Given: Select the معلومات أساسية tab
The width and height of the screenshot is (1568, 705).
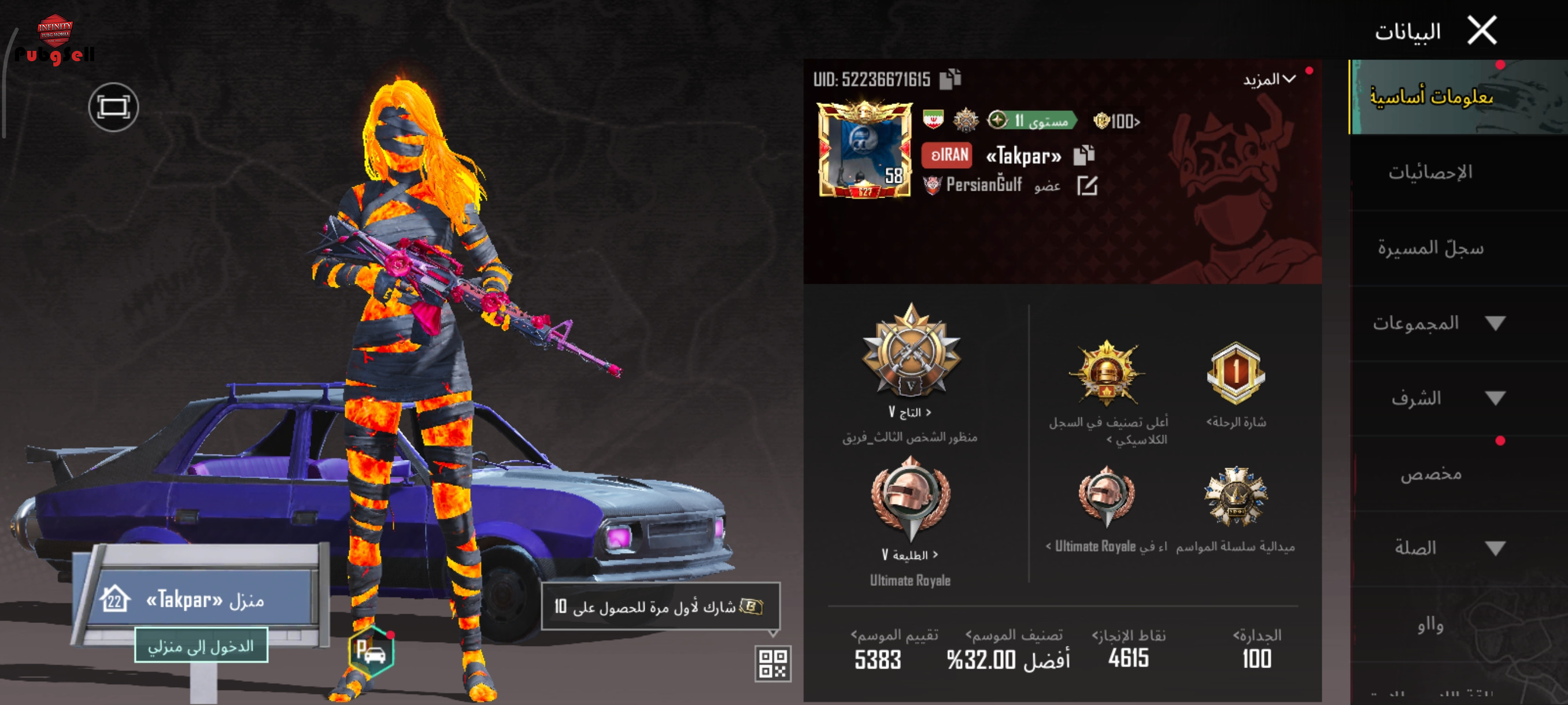Looking at the screenshot, I should click(1430, 97).
